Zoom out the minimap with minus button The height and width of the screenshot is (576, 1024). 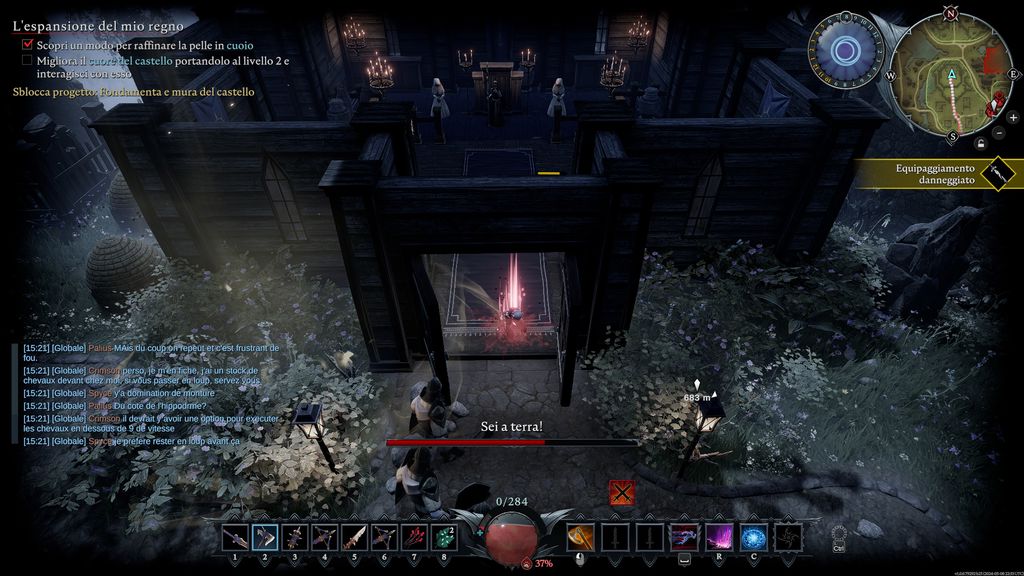1000,133
